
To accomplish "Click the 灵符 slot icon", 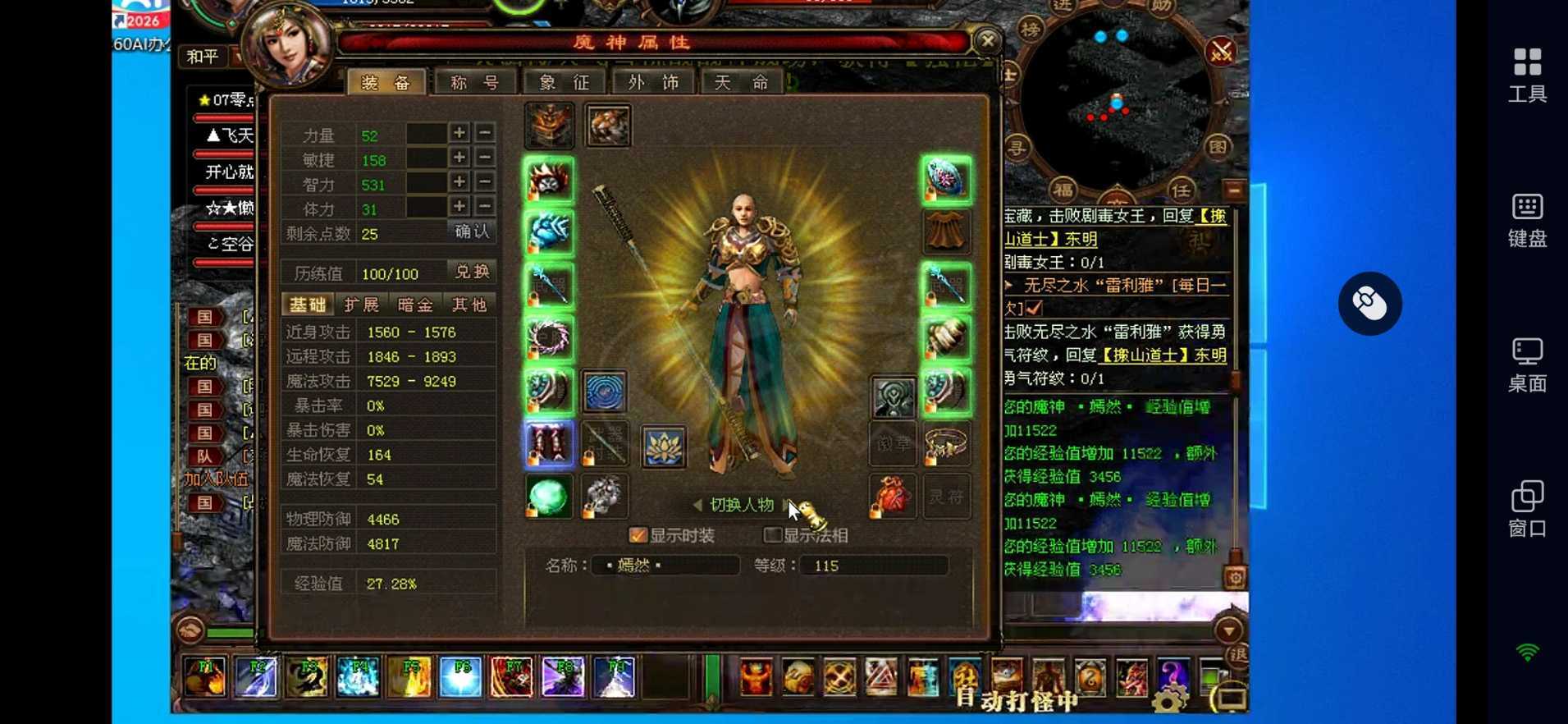I will coord(948,497).
